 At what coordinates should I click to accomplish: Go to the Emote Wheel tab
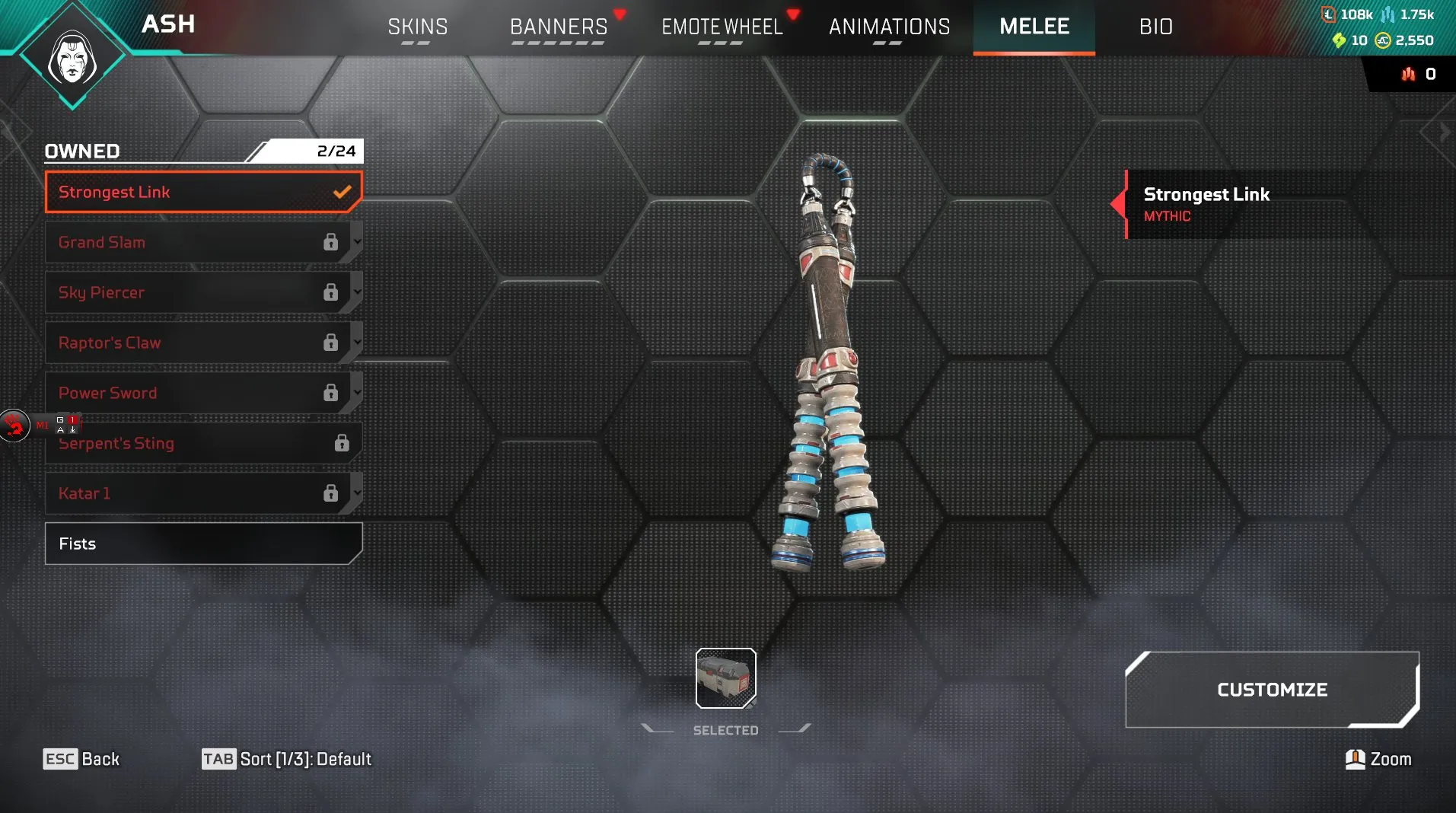(x=722, y=27)
